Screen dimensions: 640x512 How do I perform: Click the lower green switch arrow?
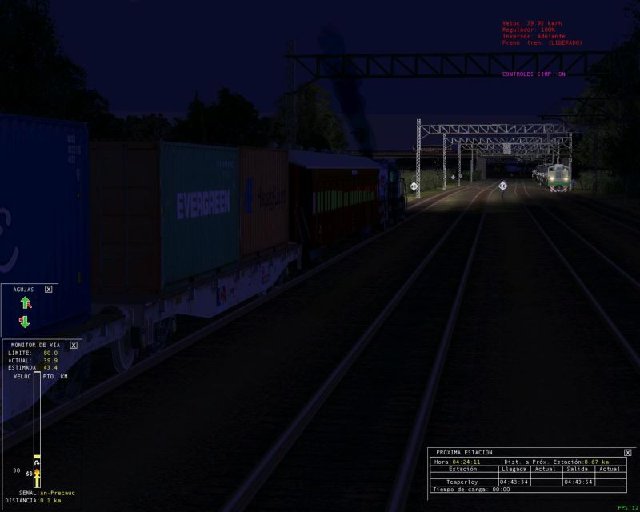[x=24, y=321]
